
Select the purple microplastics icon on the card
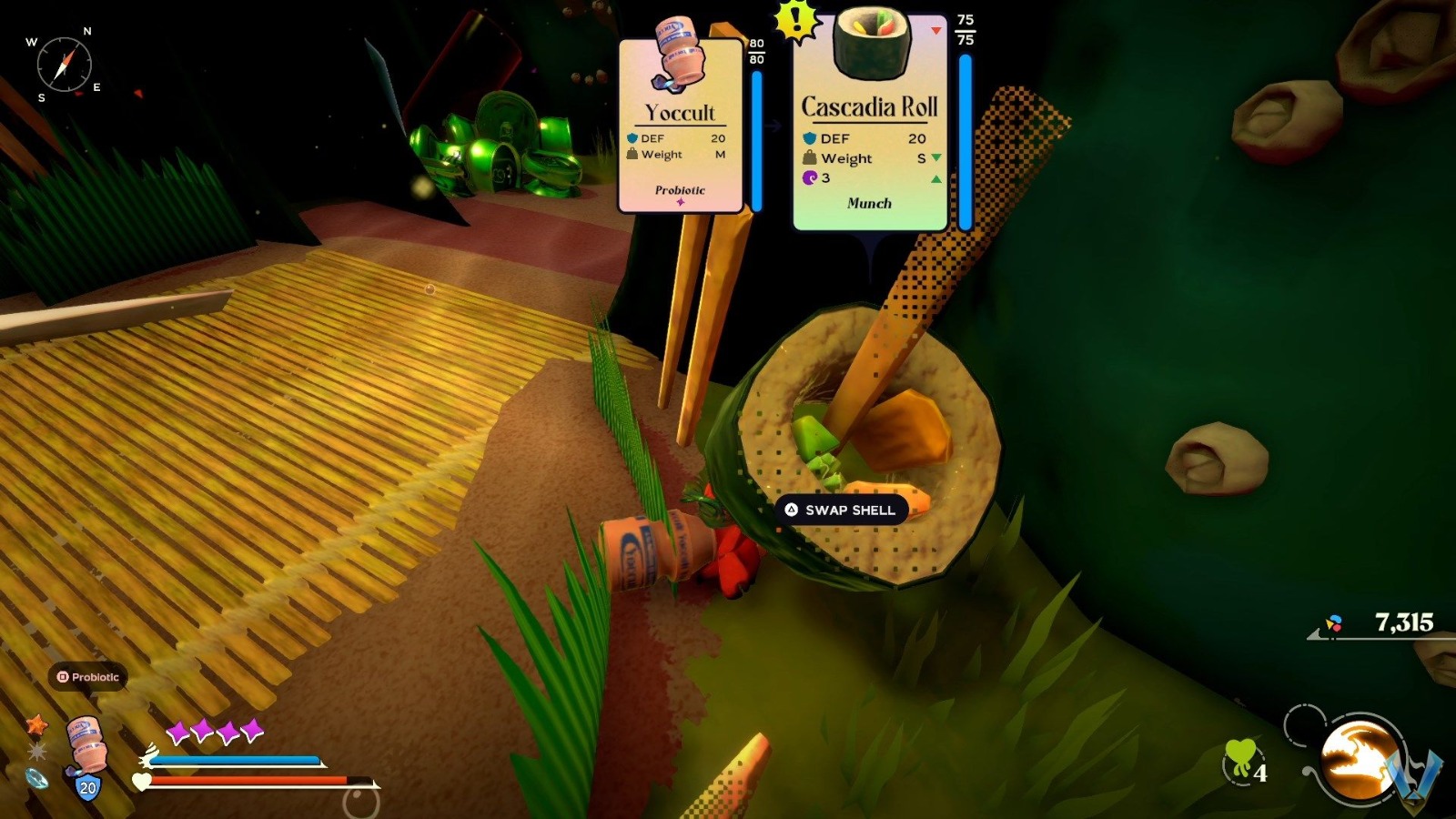pyautogui.click(x=809, y=177)
